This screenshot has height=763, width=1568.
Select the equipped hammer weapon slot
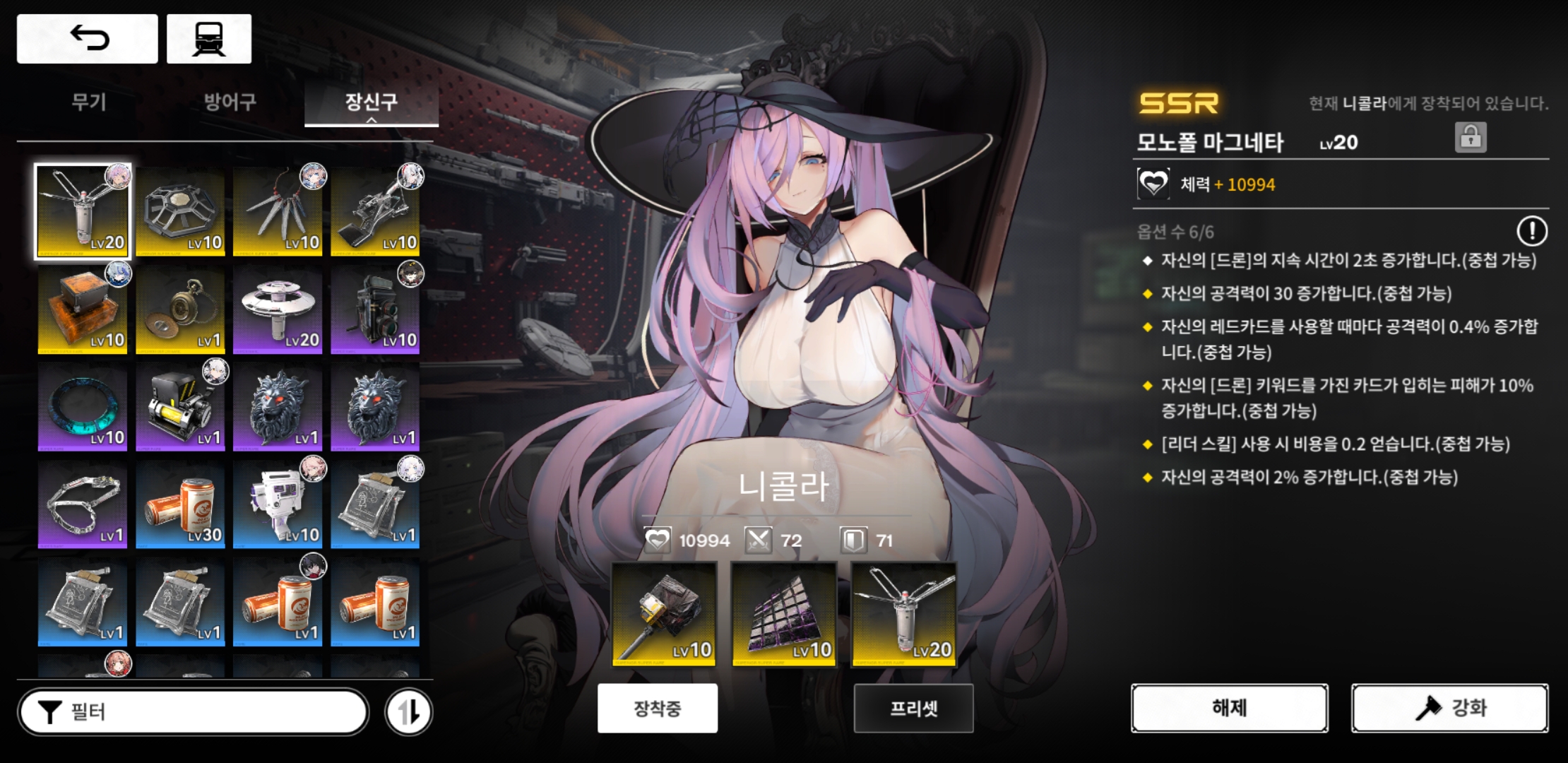(x=664, y=614)
